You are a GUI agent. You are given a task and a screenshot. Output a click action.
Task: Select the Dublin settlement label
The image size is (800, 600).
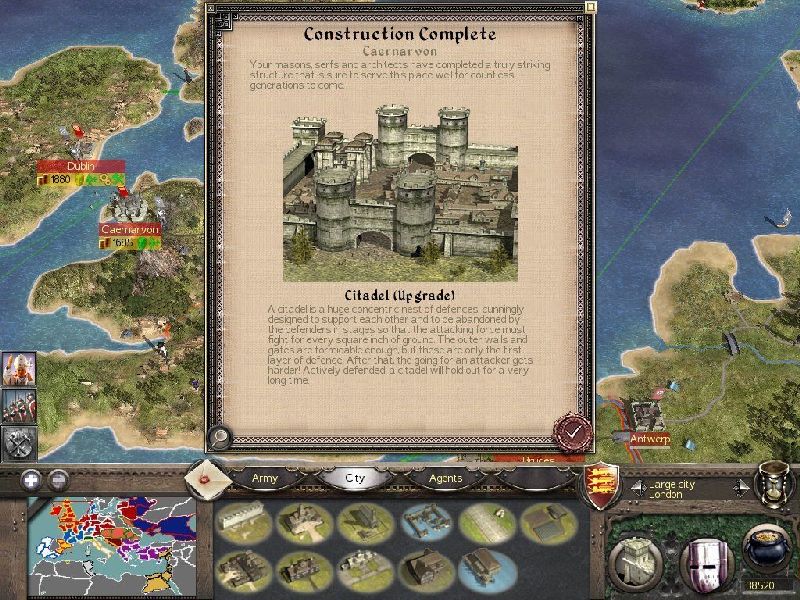pos(80,166)
